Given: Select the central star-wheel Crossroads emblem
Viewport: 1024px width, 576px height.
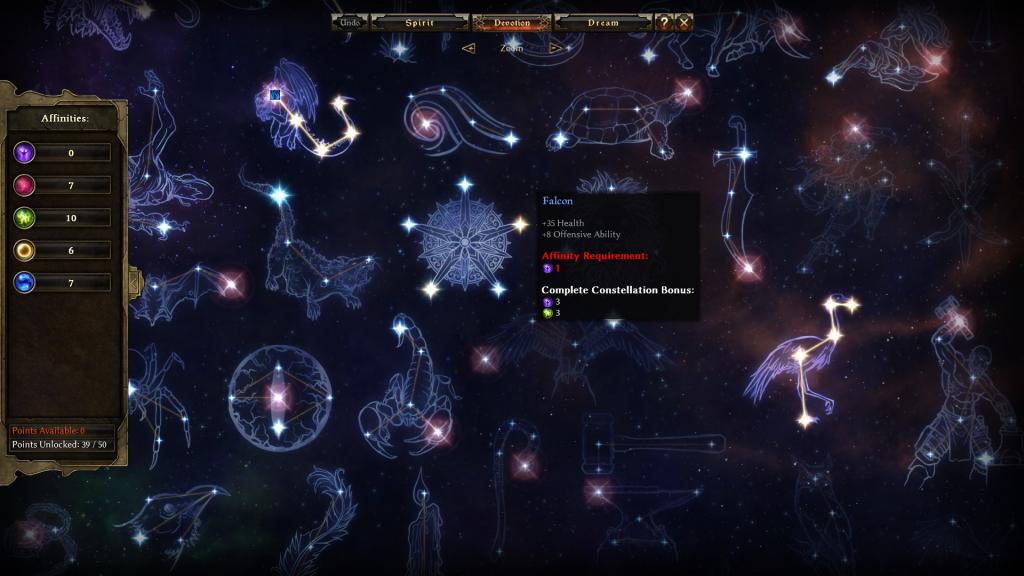Looking at the screenshot, I should point(463,240).
